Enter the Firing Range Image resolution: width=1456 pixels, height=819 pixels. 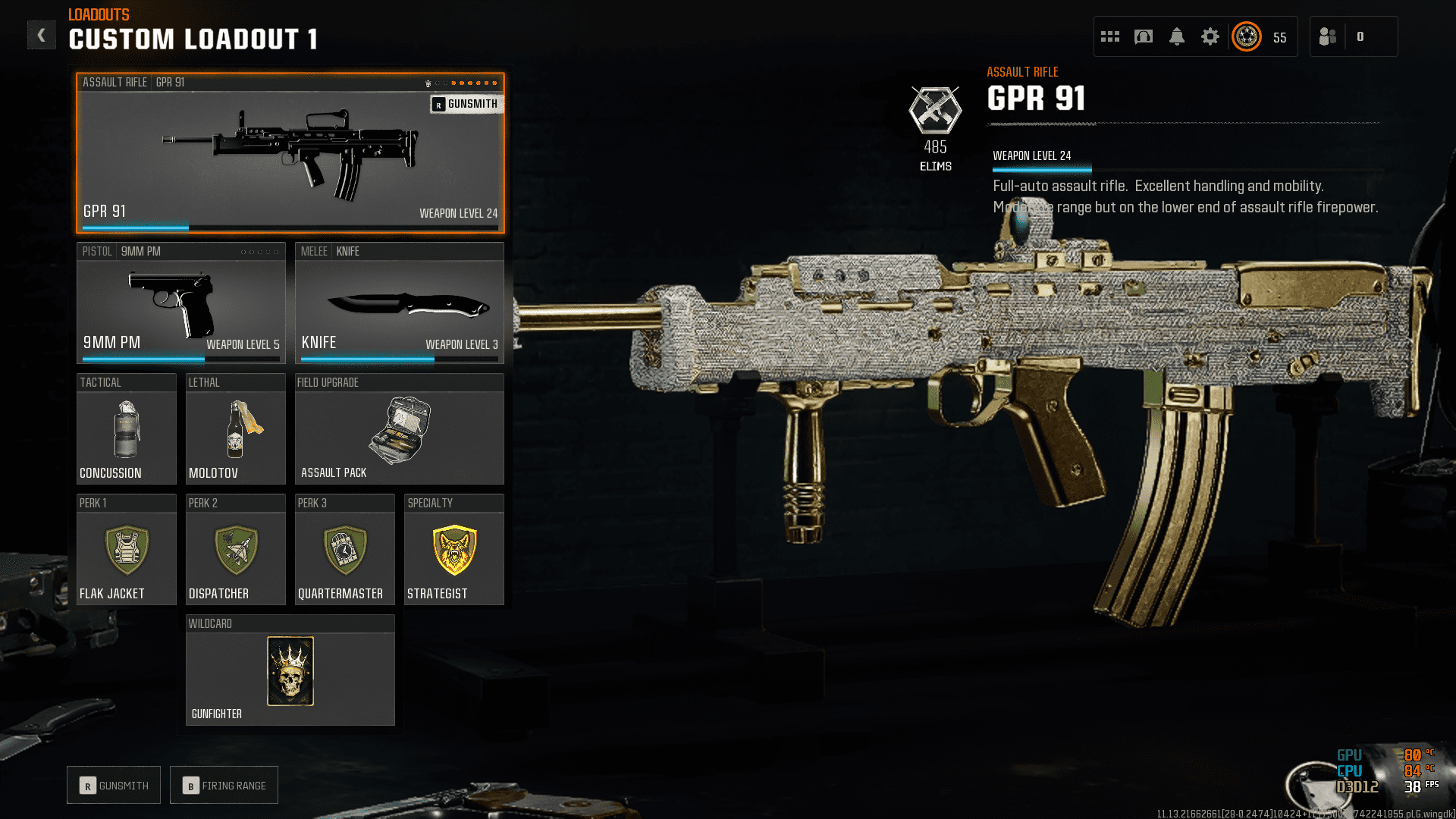[x=224, y=786]
